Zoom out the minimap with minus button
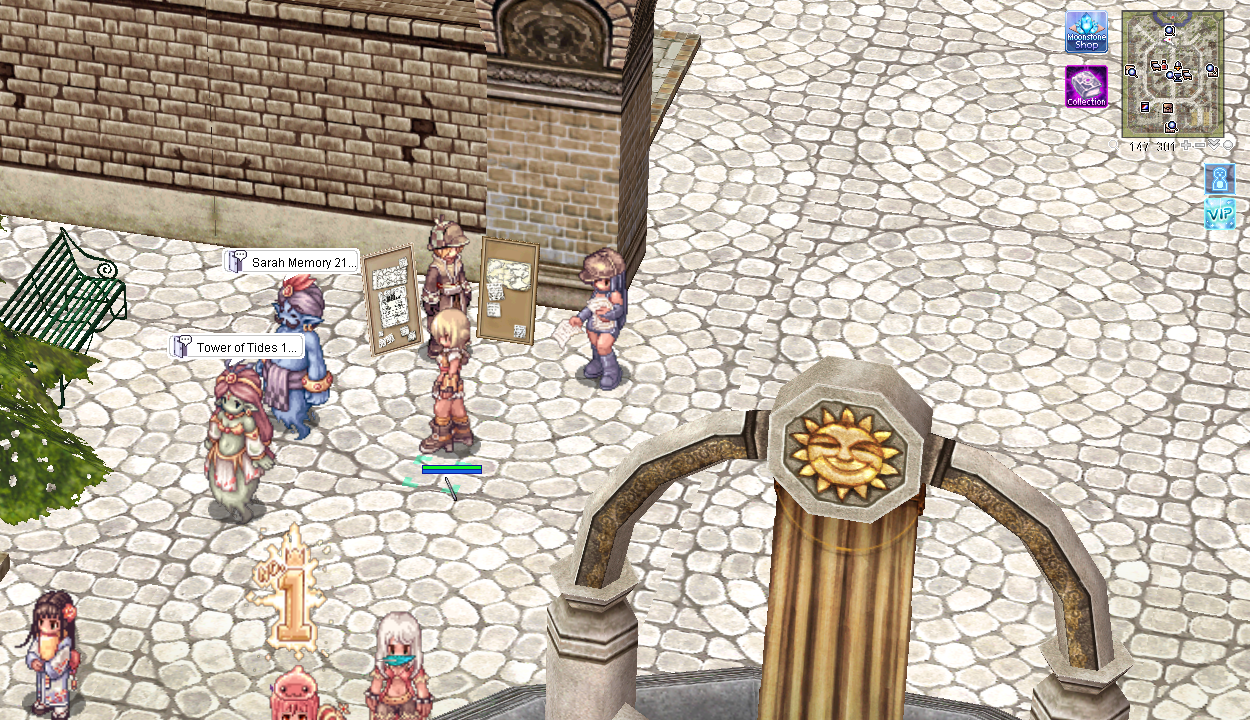This screenshot has height=720, width=1250. click(x=1199, y=146)
